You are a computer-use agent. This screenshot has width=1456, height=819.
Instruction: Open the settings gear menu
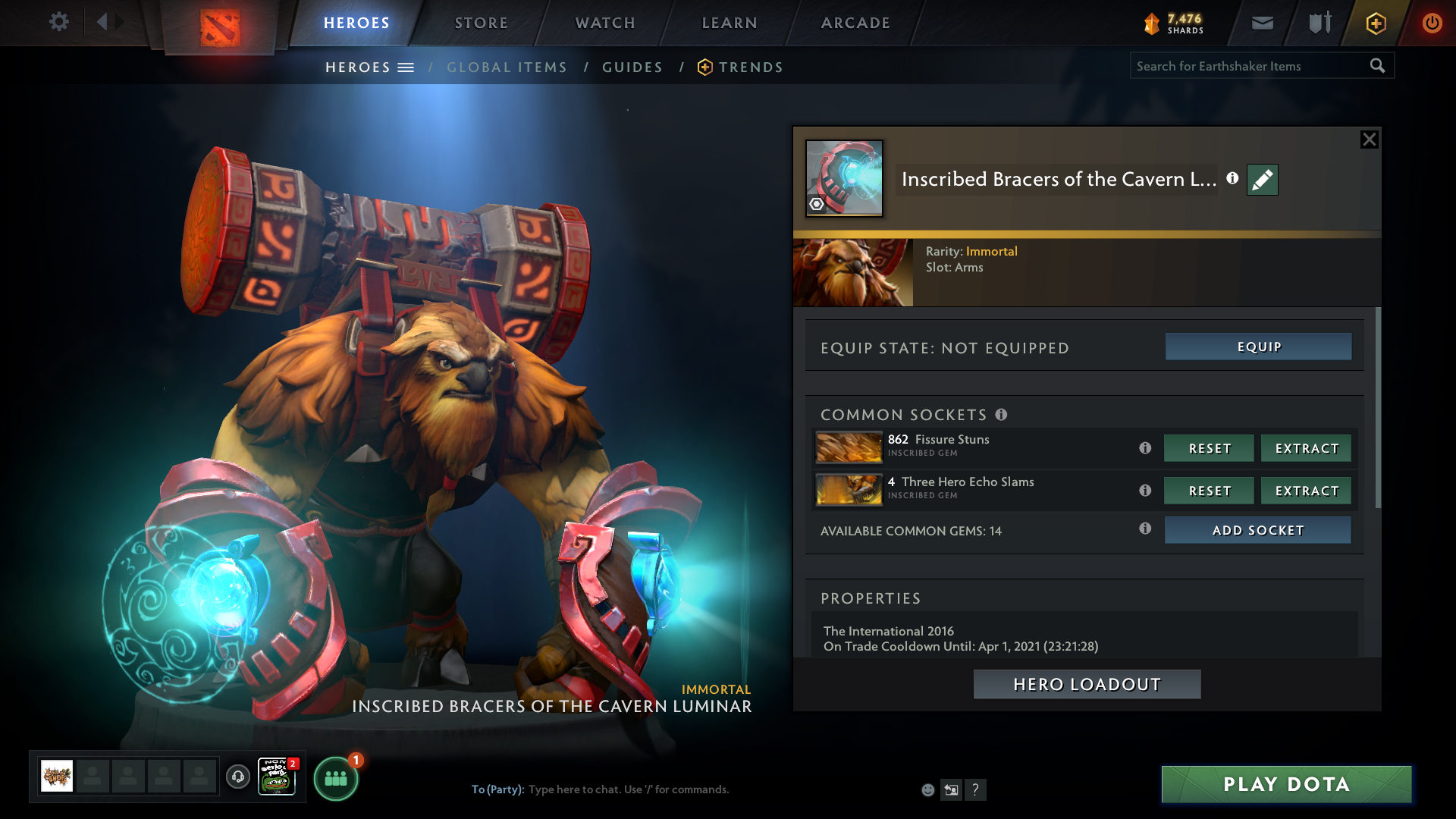58,22
